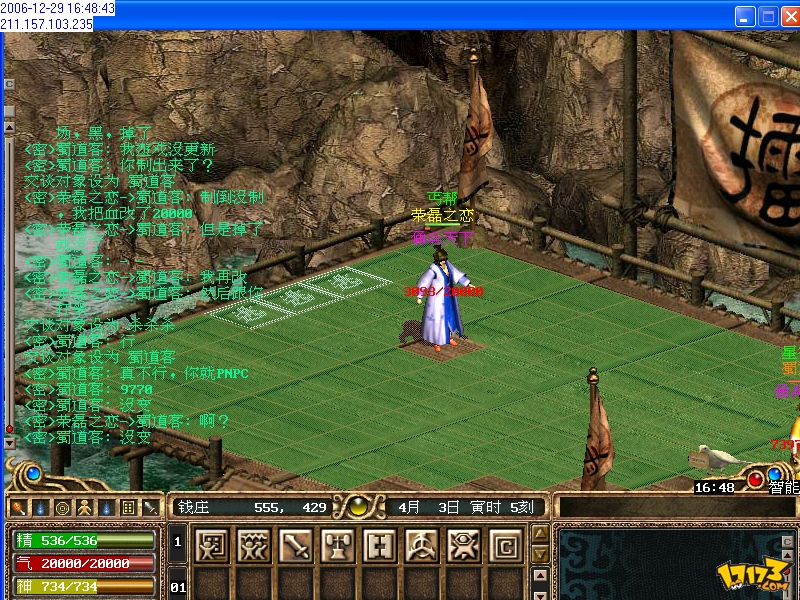Select the grid pattern toolbar icon

(128, 507)
